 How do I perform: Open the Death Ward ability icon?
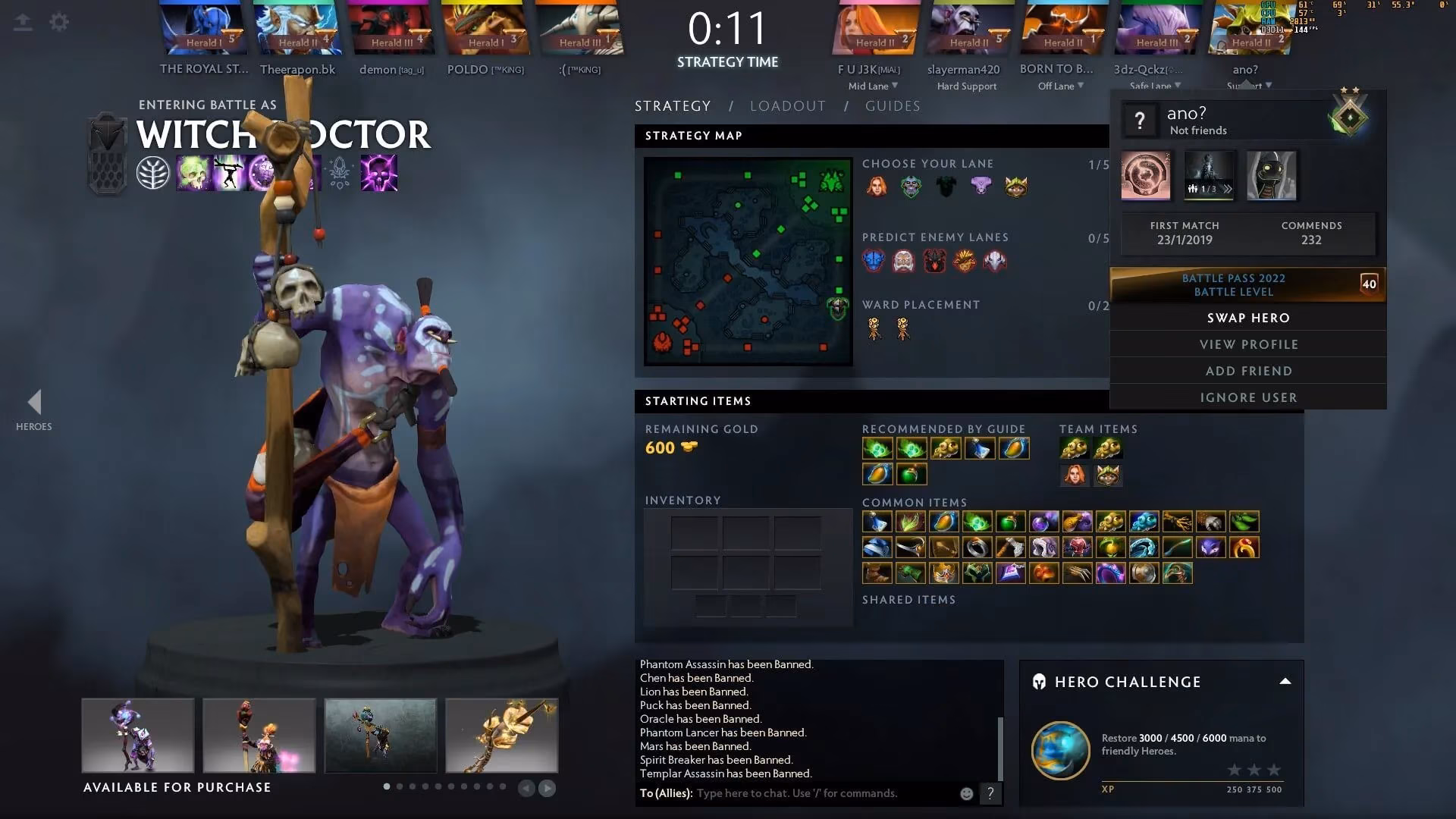[x=379, y=173]
